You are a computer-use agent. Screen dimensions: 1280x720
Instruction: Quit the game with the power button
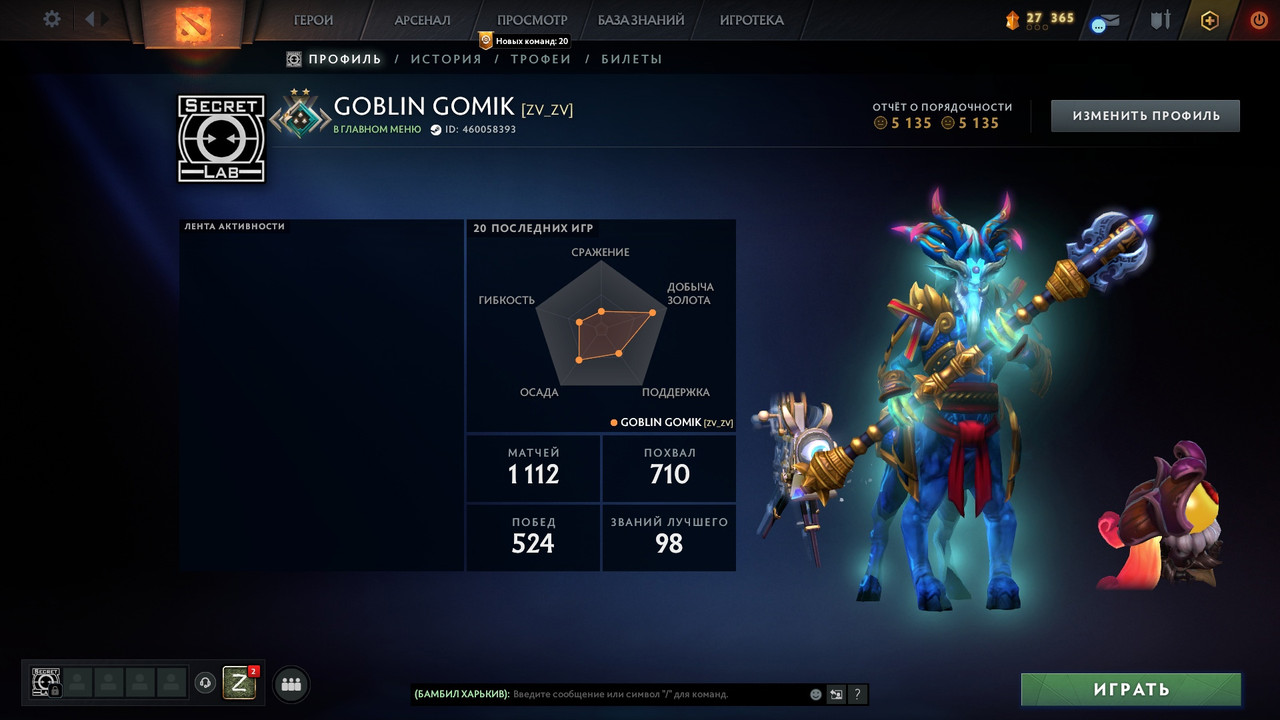click(1258, 20)
